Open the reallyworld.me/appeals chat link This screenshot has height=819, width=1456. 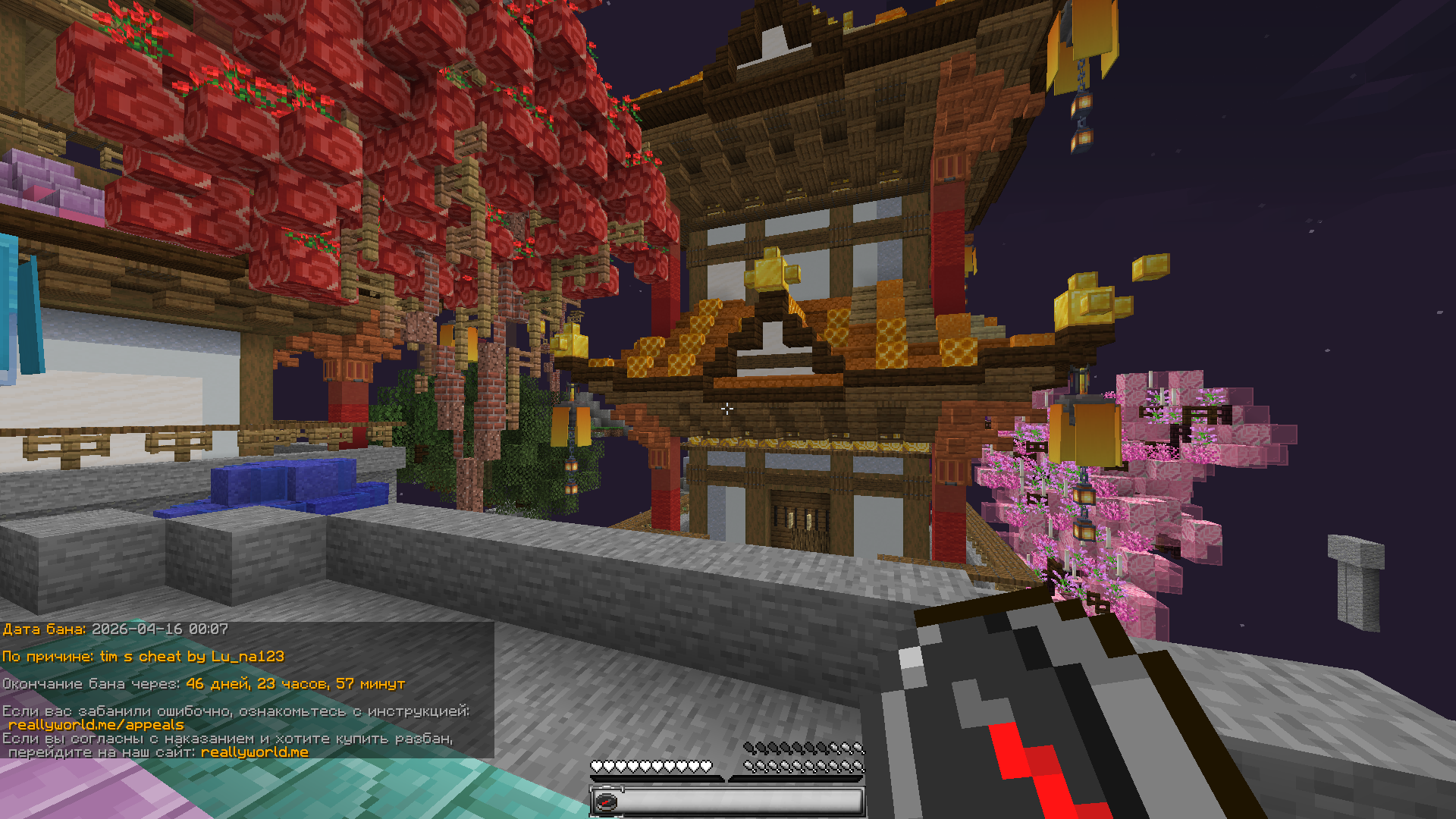96,725
